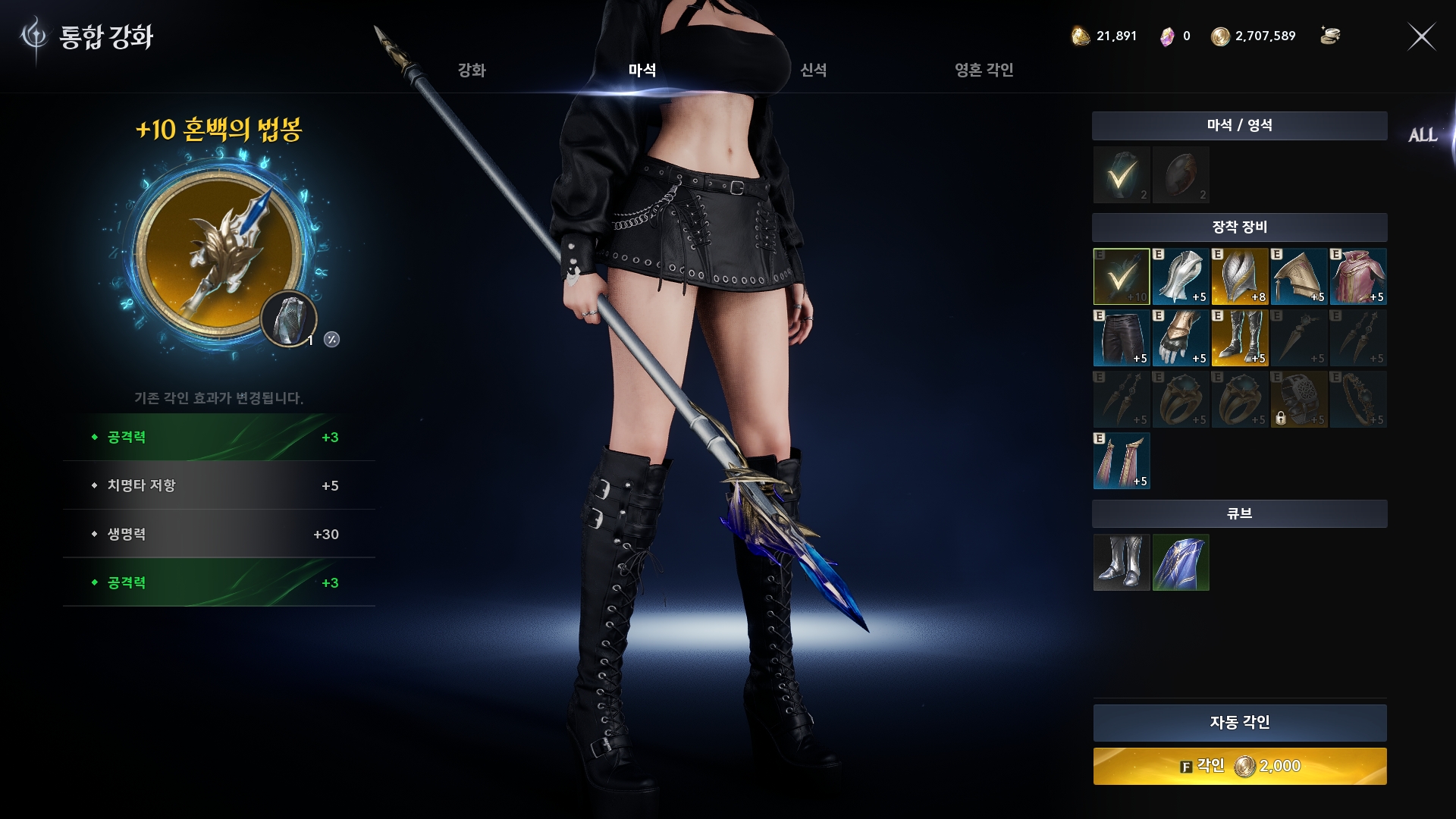Select the checked magic stone slot
The height and width of the screenshot is (819, 1456).
coord(1121,175)
